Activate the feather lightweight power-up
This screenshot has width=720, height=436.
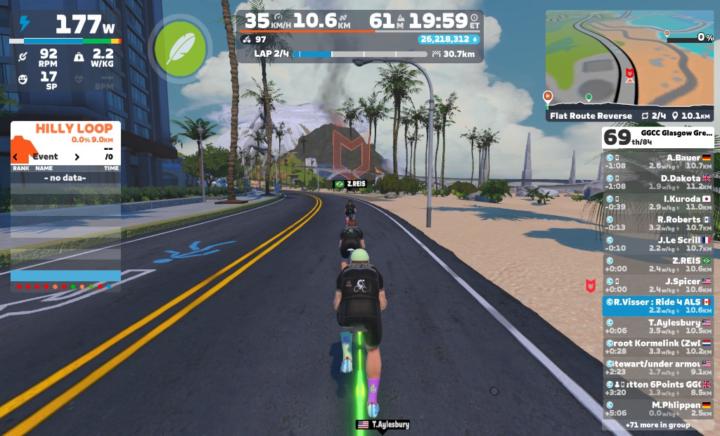point(179,45)
